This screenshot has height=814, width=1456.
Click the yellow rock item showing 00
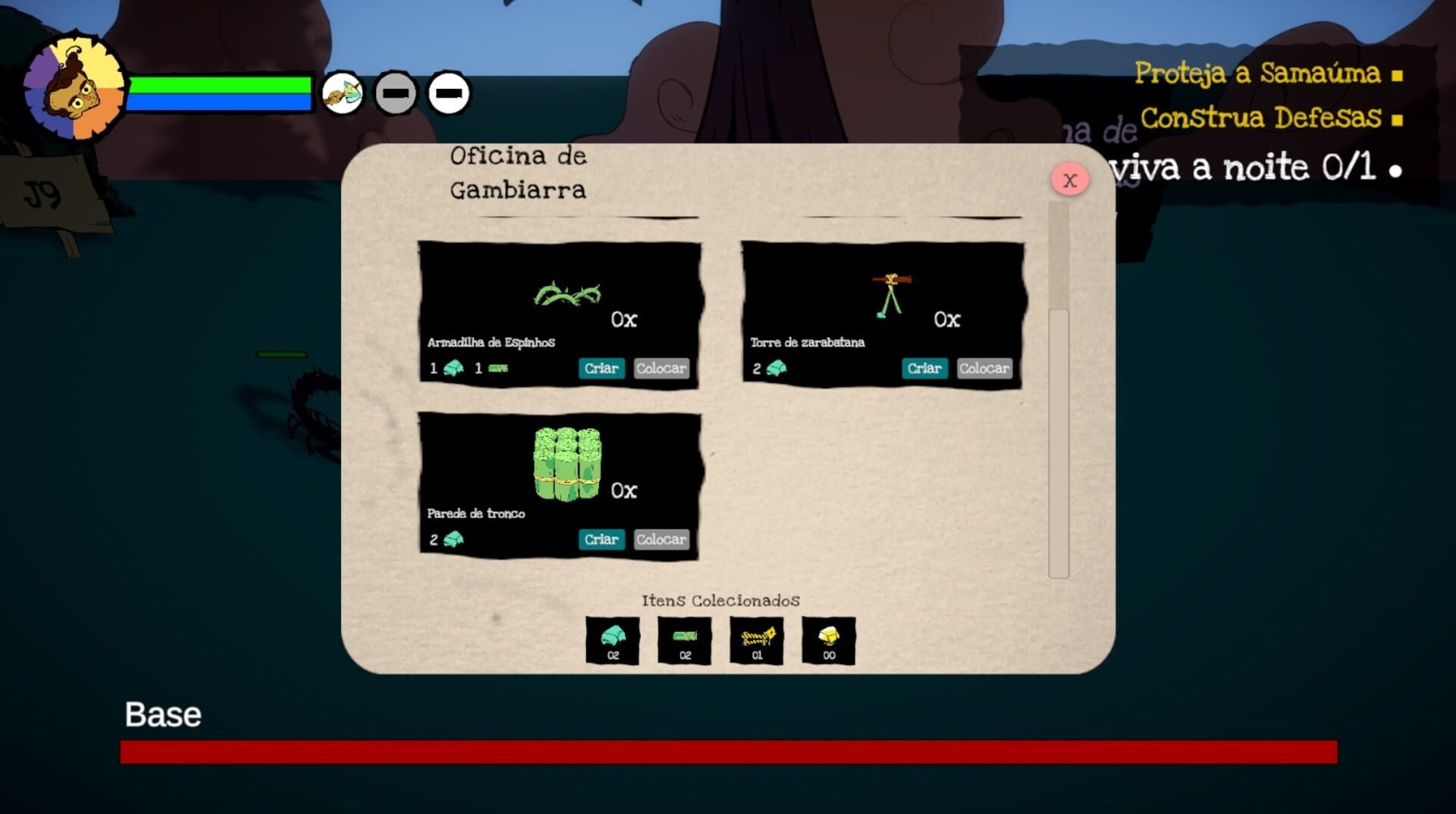pyautogui.click(x=828, y=640)
